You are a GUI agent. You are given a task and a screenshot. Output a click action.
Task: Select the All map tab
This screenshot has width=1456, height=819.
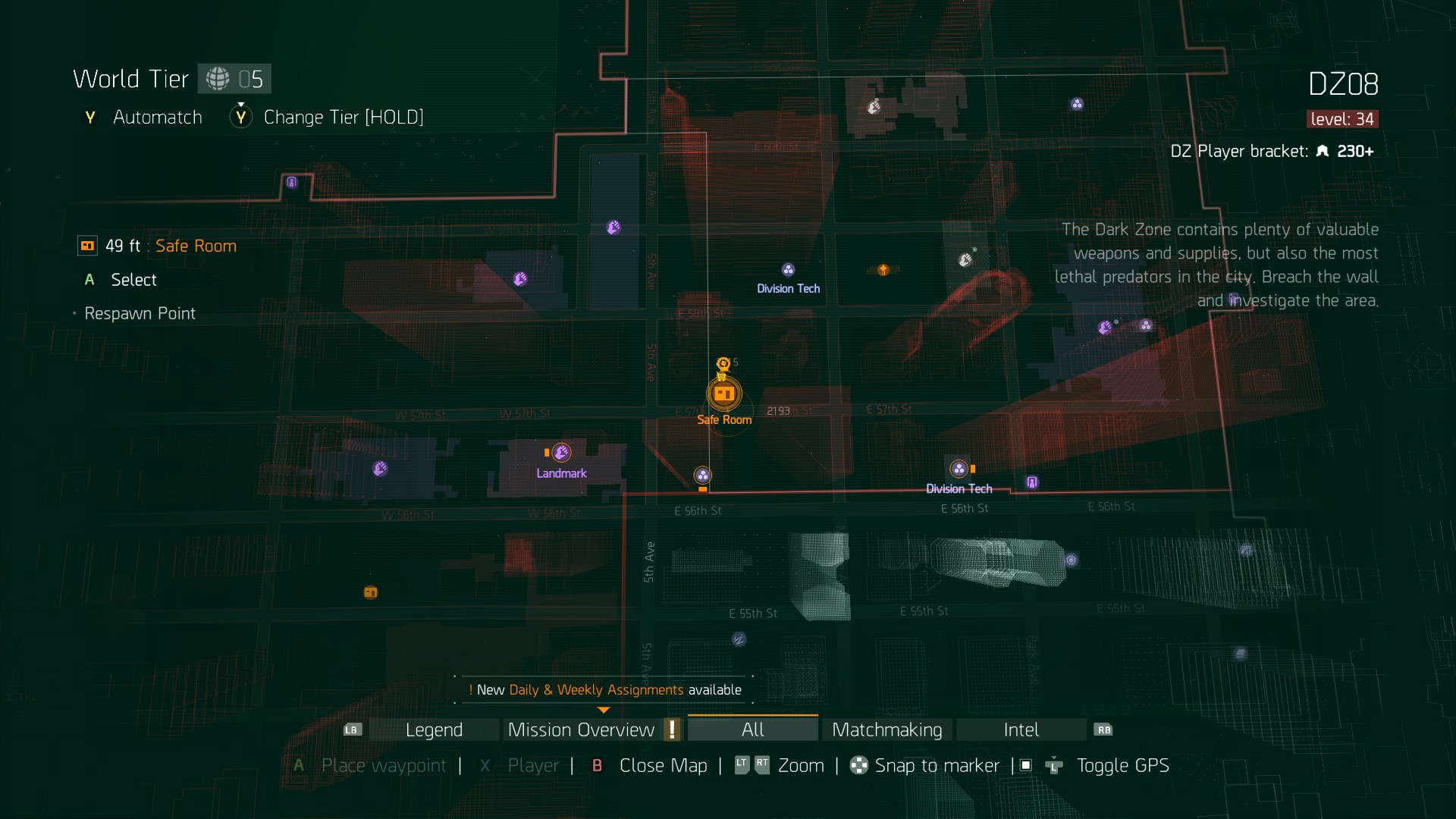tap(752, 730)
